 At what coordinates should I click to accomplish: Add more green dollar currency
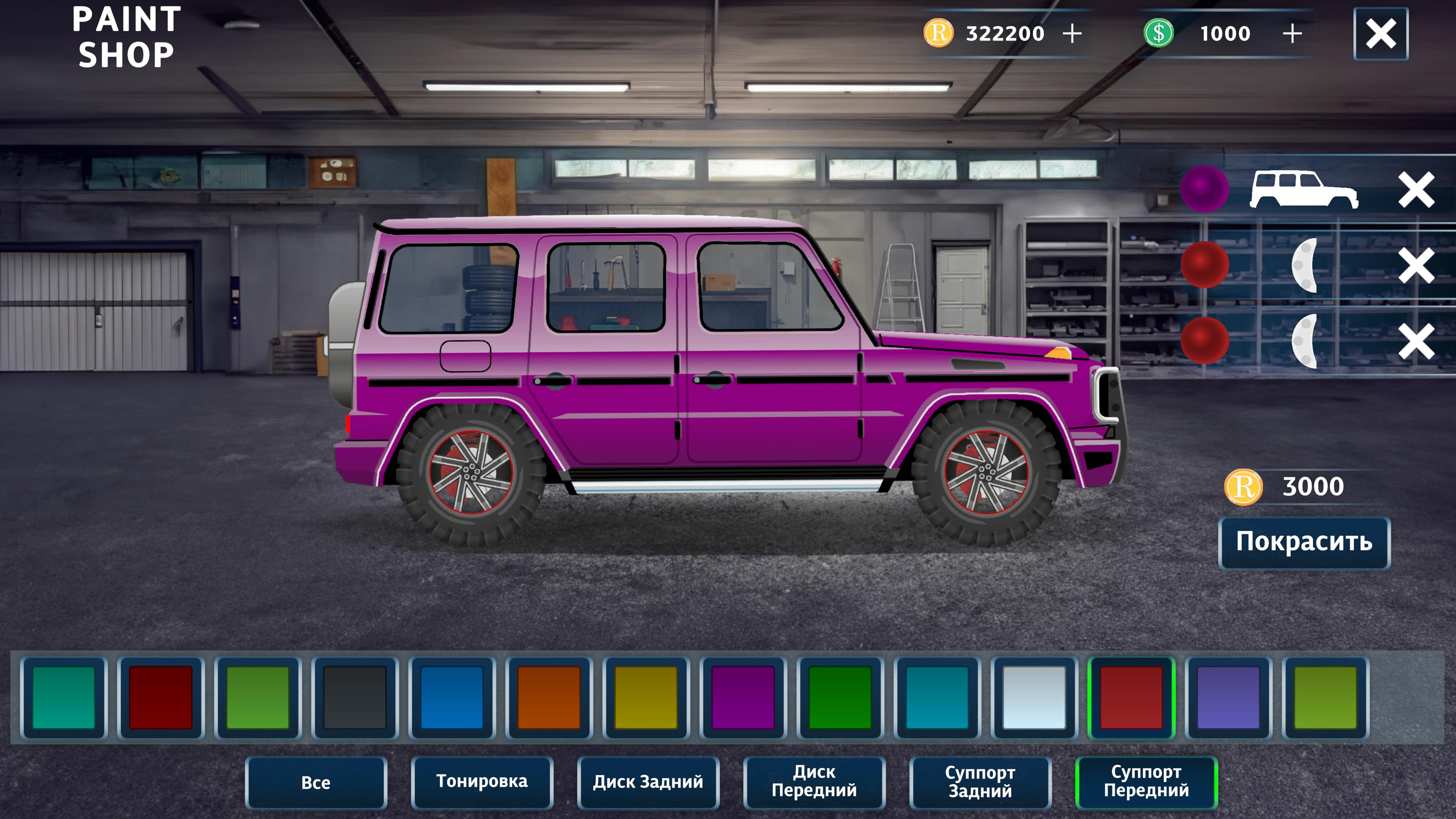[x=1292, y=34]
